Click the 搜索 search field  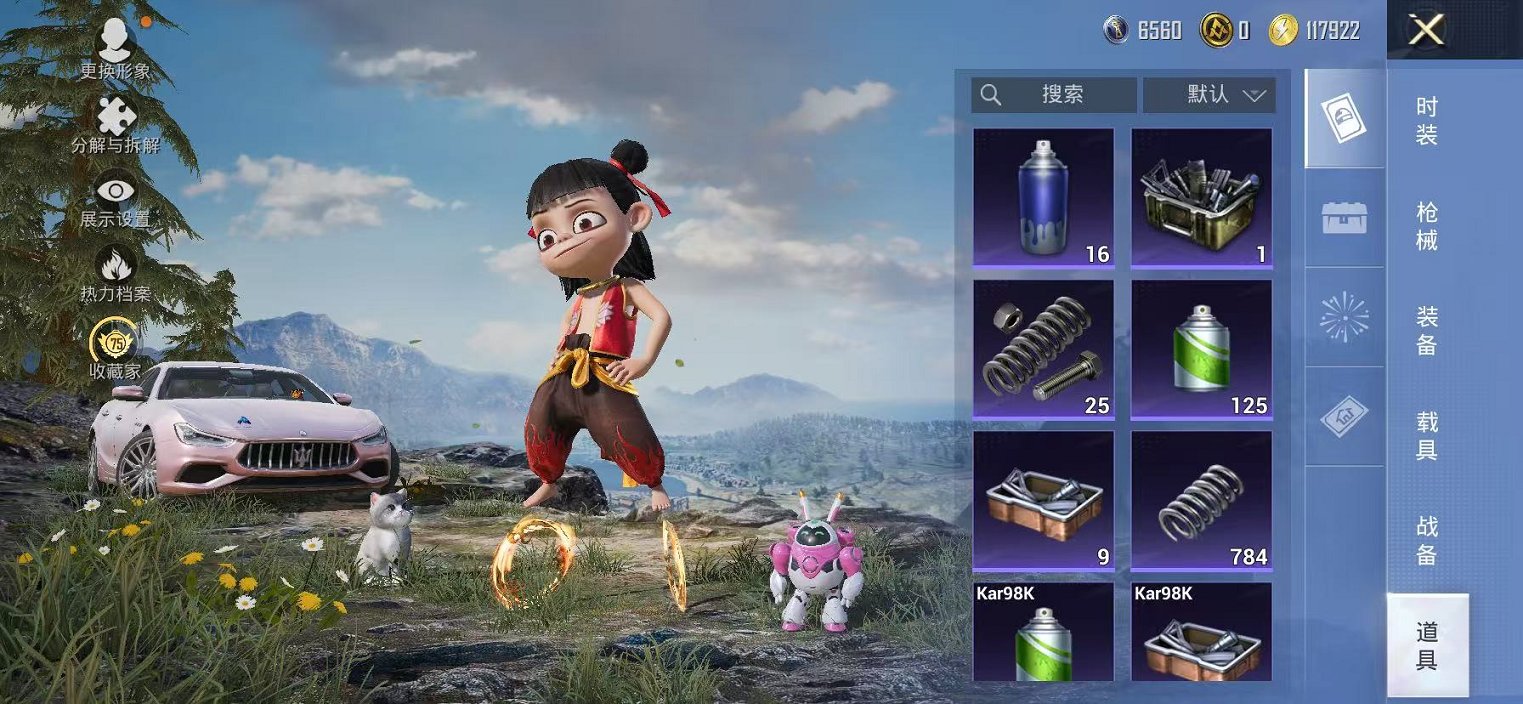point(1054,95)
